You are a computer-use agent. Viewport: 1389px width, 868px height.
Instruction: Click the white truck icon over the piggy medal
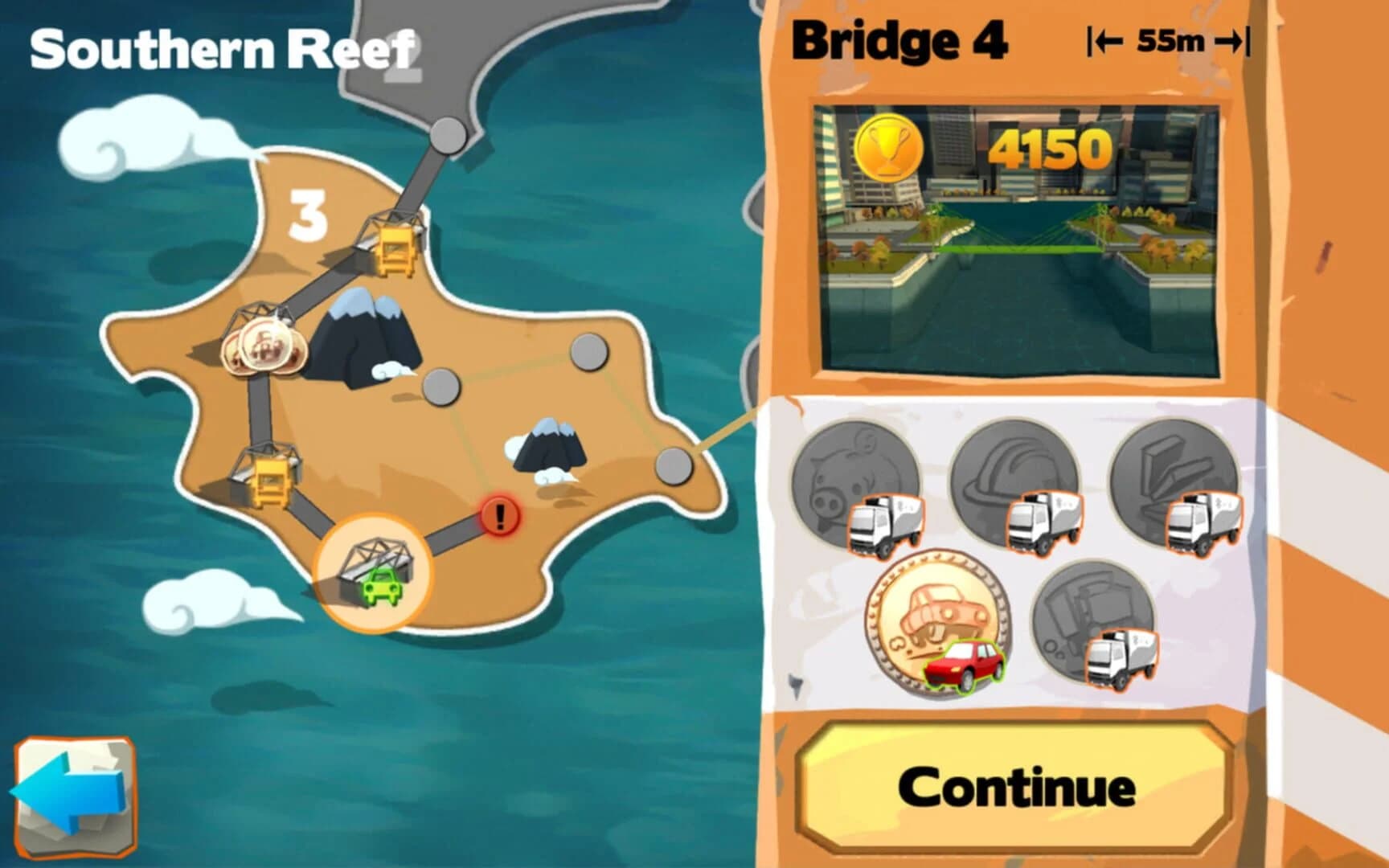click(887, 527)
